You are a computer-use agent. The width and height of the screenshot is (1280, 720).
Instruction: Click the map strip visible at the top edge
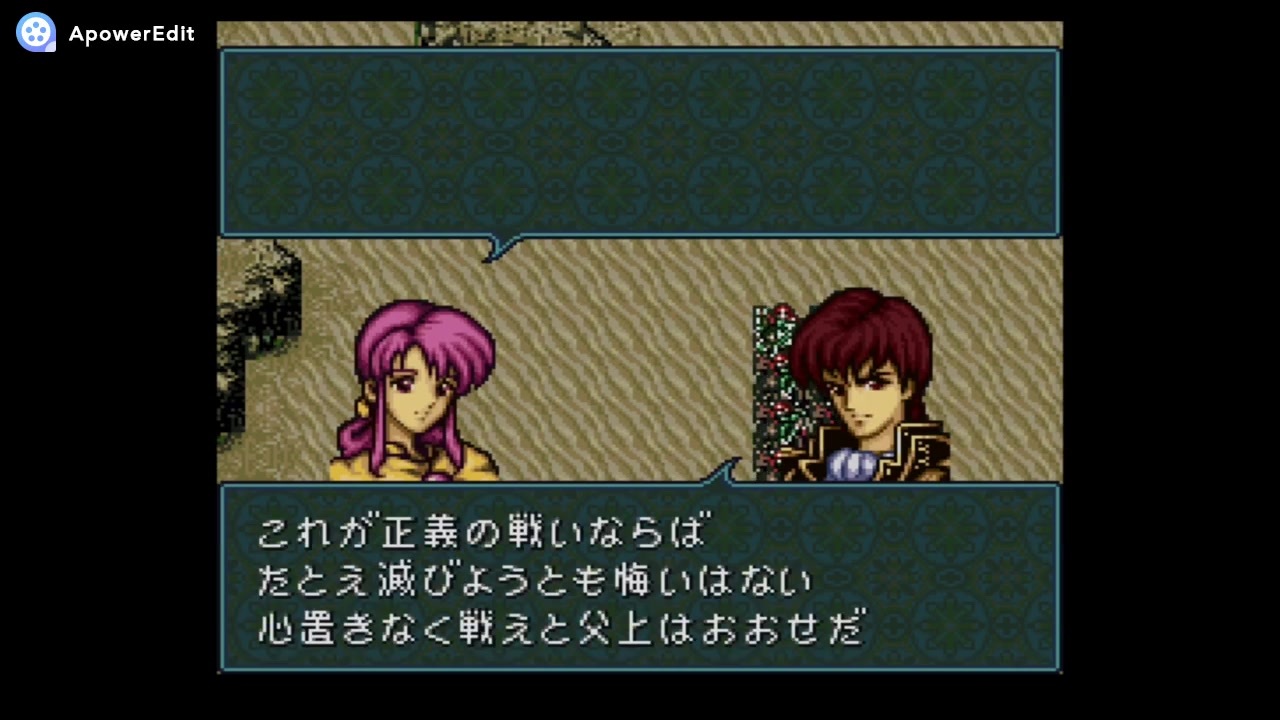640,33
